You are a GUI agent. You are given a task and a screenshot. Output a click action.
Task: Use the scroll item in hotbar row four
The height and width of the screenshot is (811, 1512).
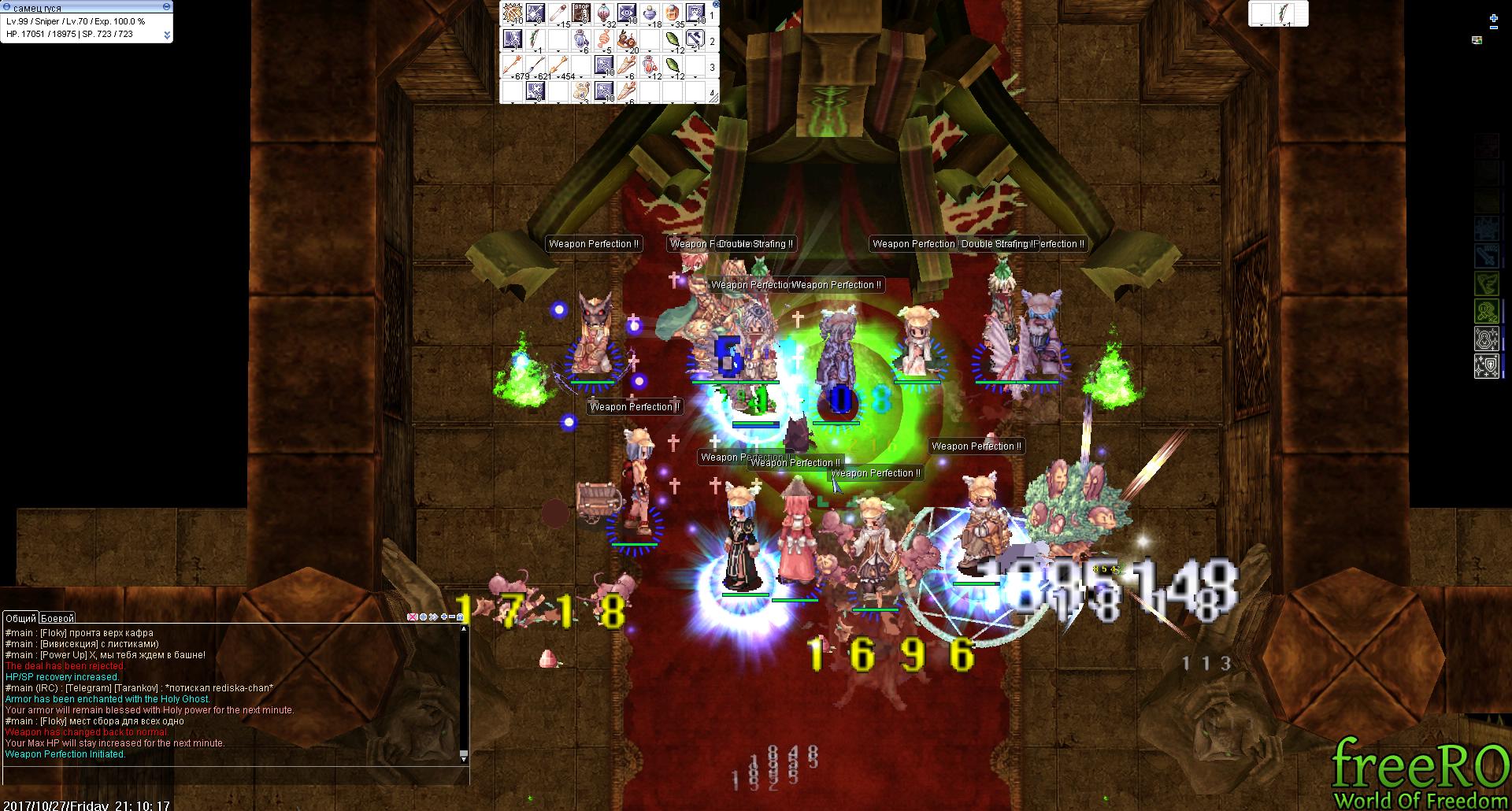coord(581,91)
